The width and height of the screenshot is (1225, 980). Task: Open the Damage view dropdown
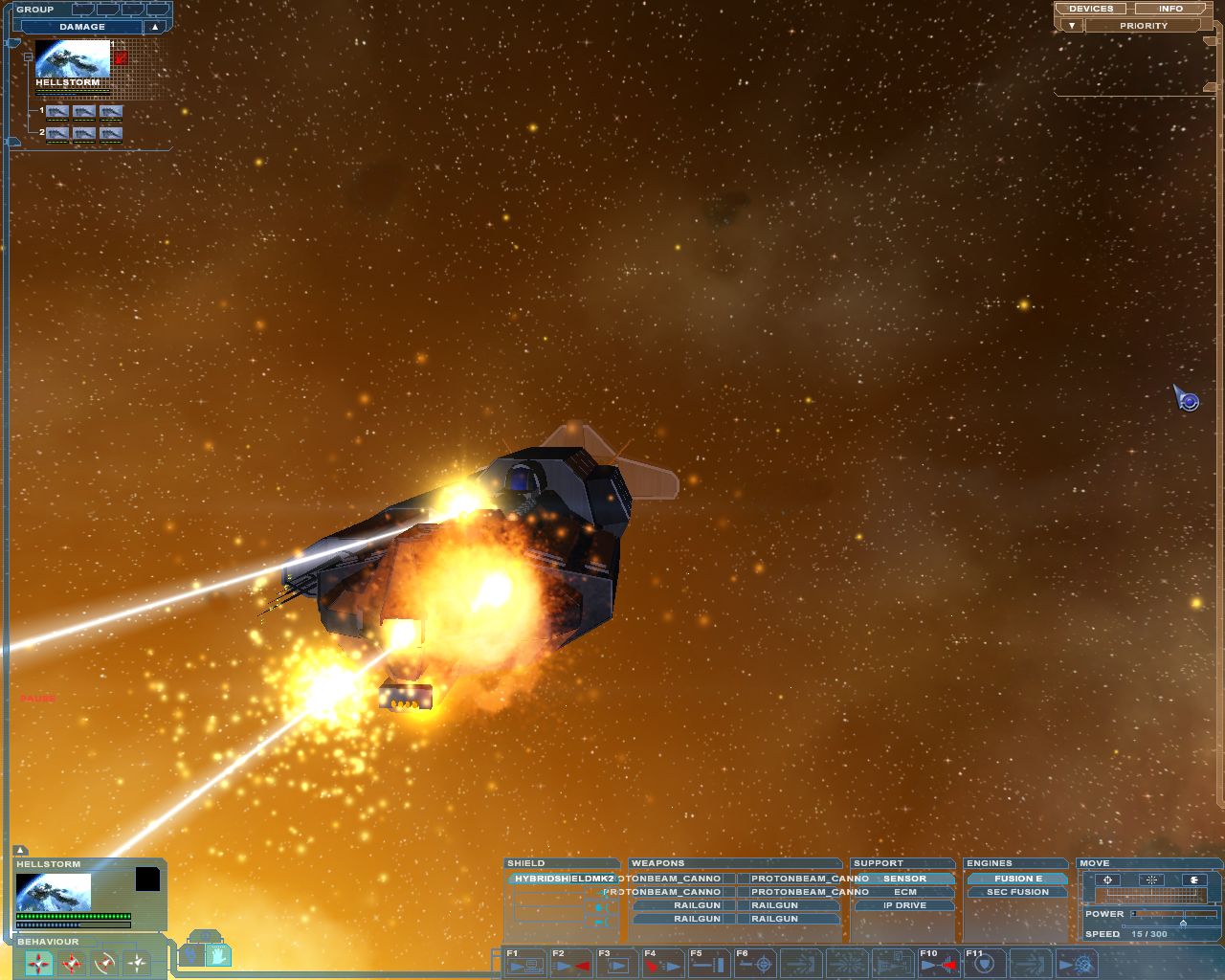[x=155, y=27]
